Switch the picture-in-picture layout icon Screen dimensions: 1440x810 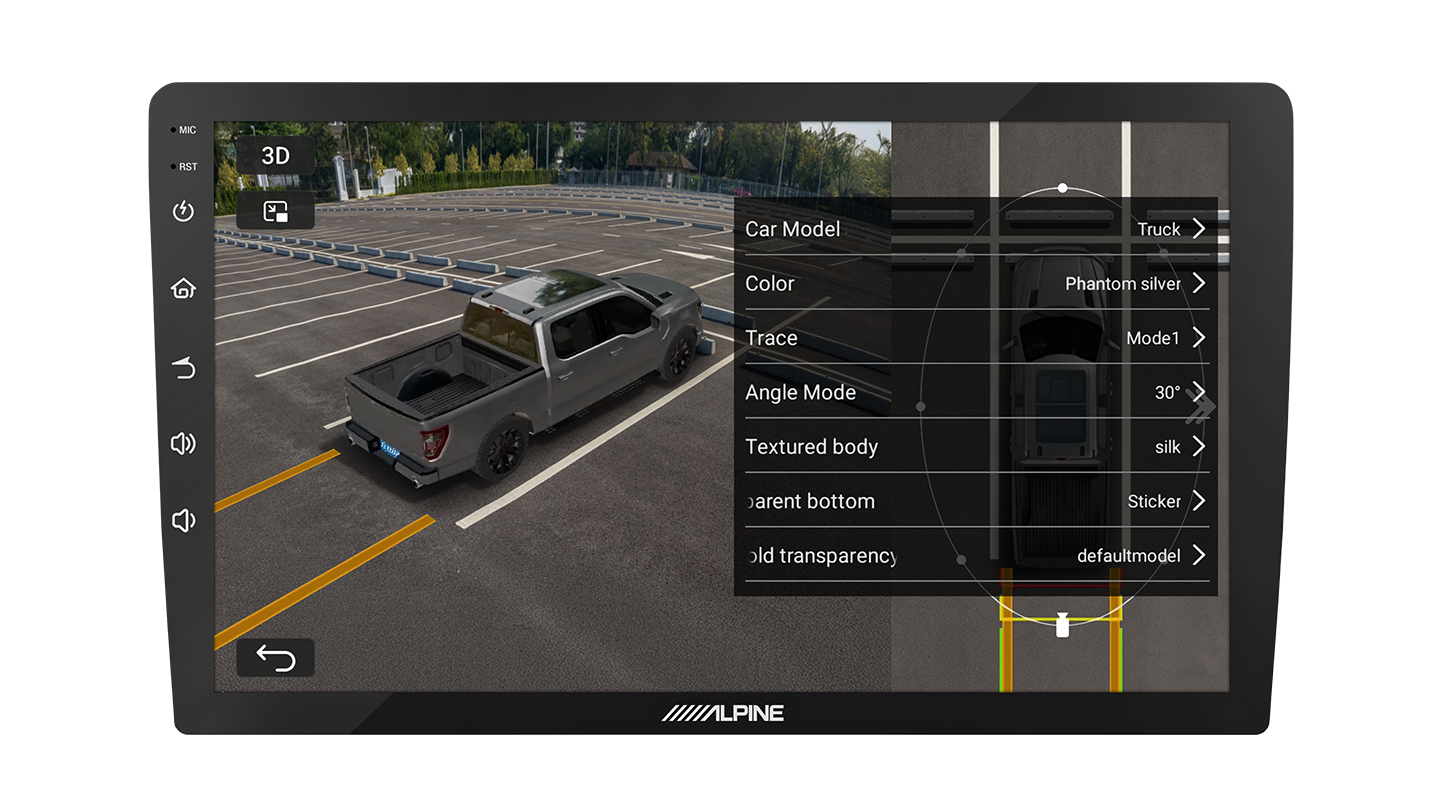pos(275,211)
